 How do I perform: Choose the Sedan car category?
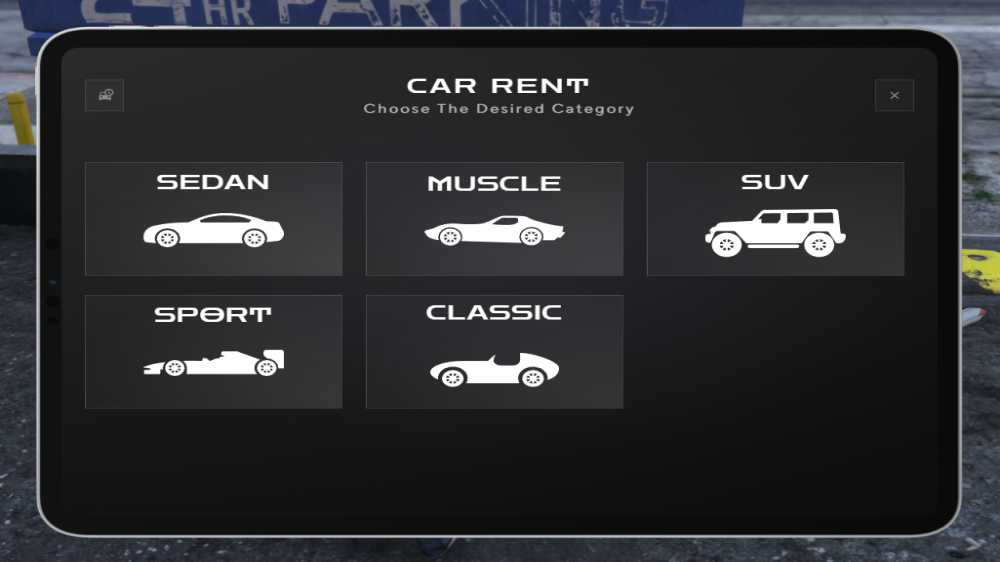tap(213, 219)
